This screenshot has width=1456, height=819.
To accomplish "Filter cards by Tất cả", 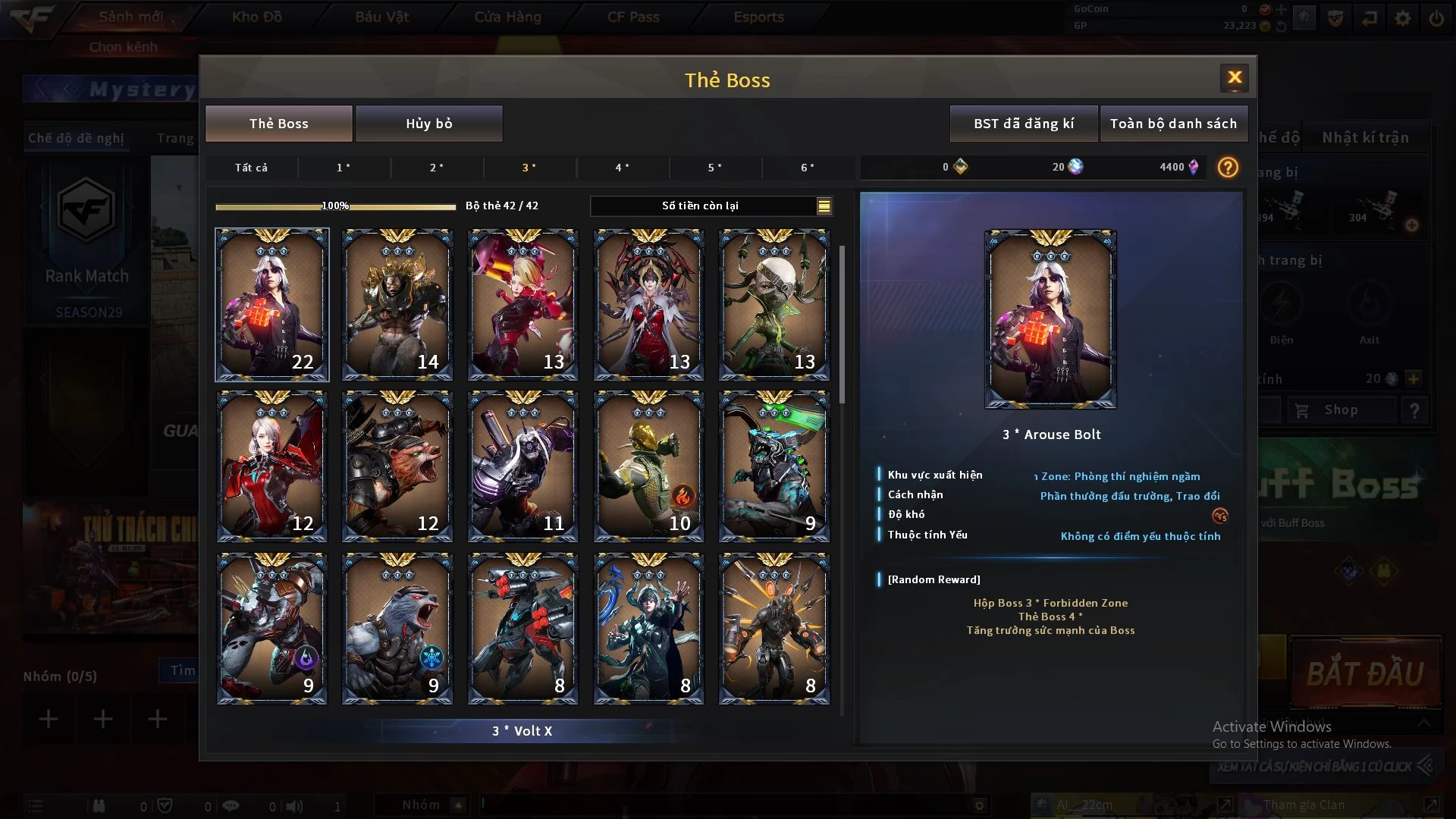I will (251, 168).
